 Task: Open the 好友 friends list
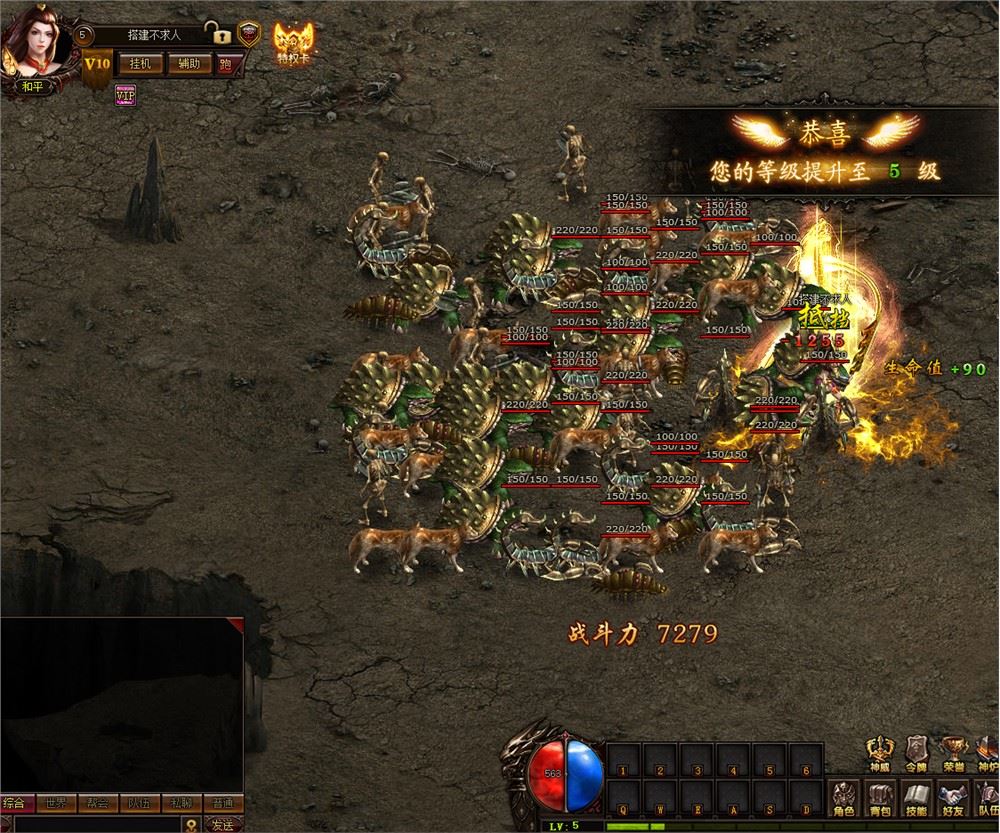(x=951, y=799)
